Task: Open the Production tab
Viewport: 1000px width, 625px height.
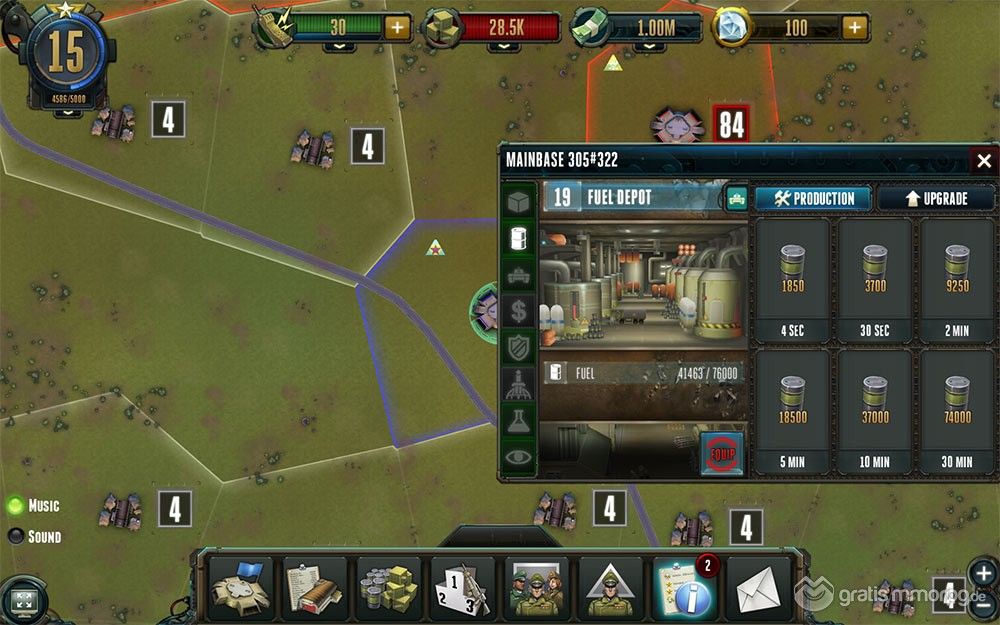Action: (x=814, y=198)
